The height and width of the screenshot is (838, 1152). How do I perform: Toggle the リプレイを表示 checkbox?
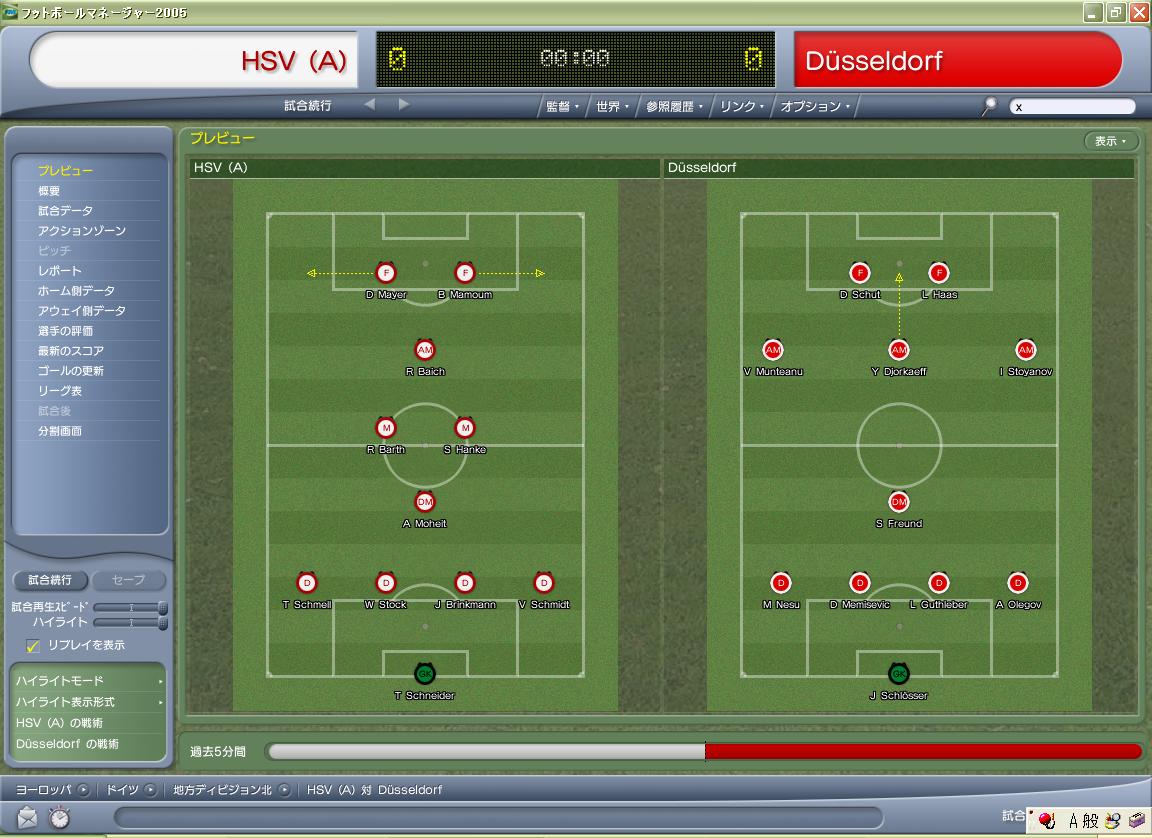[33, 646]
